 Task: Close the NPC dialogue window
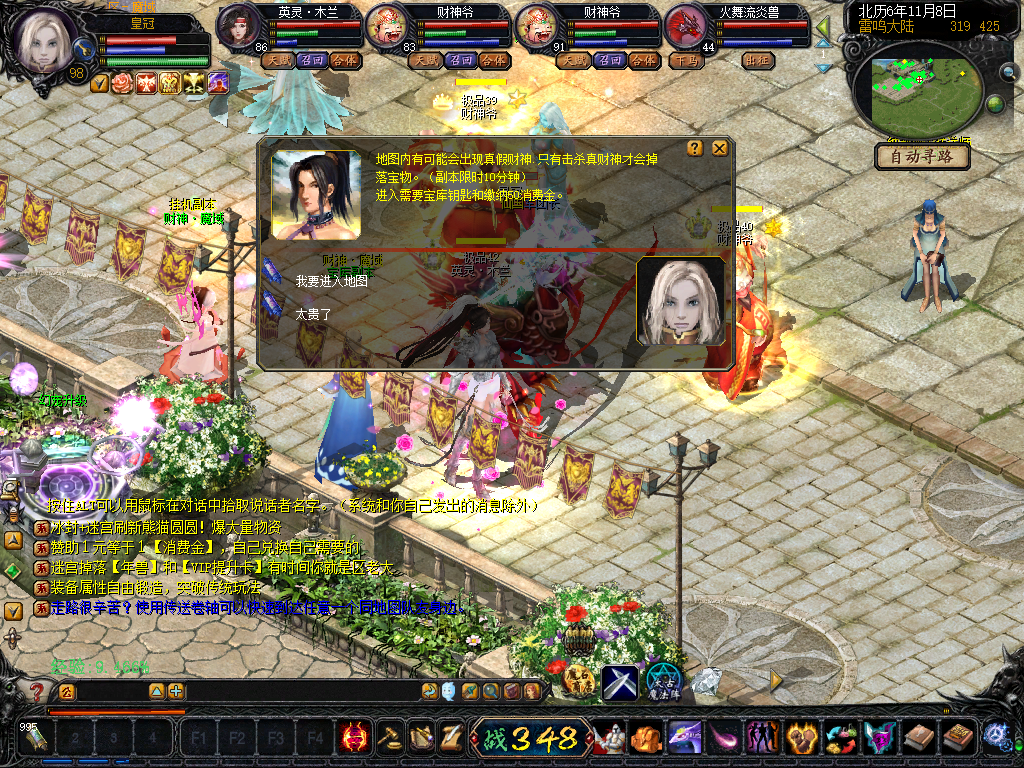720,149
